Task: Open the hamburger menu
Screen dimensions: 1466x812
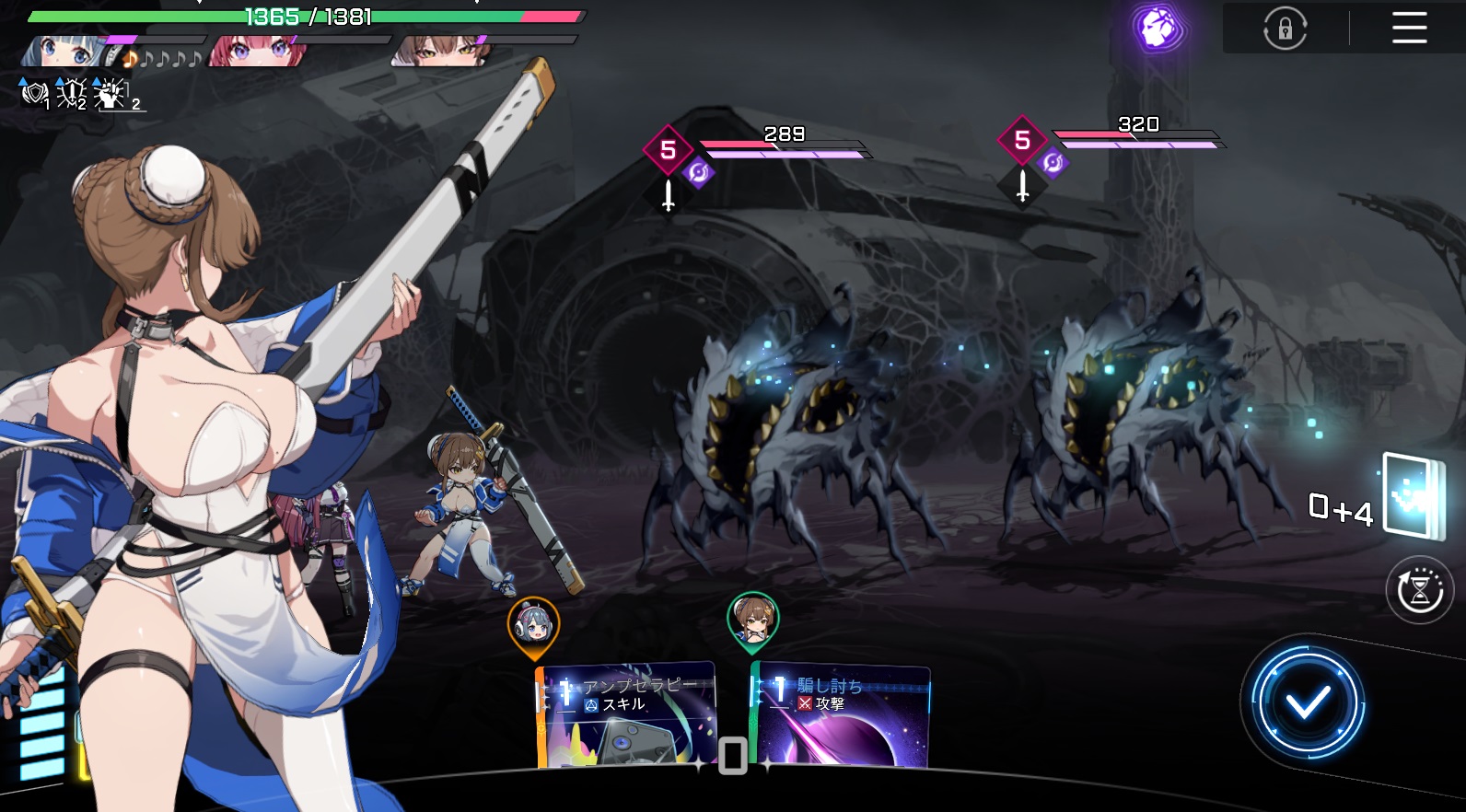Action: click(1409, 28)
